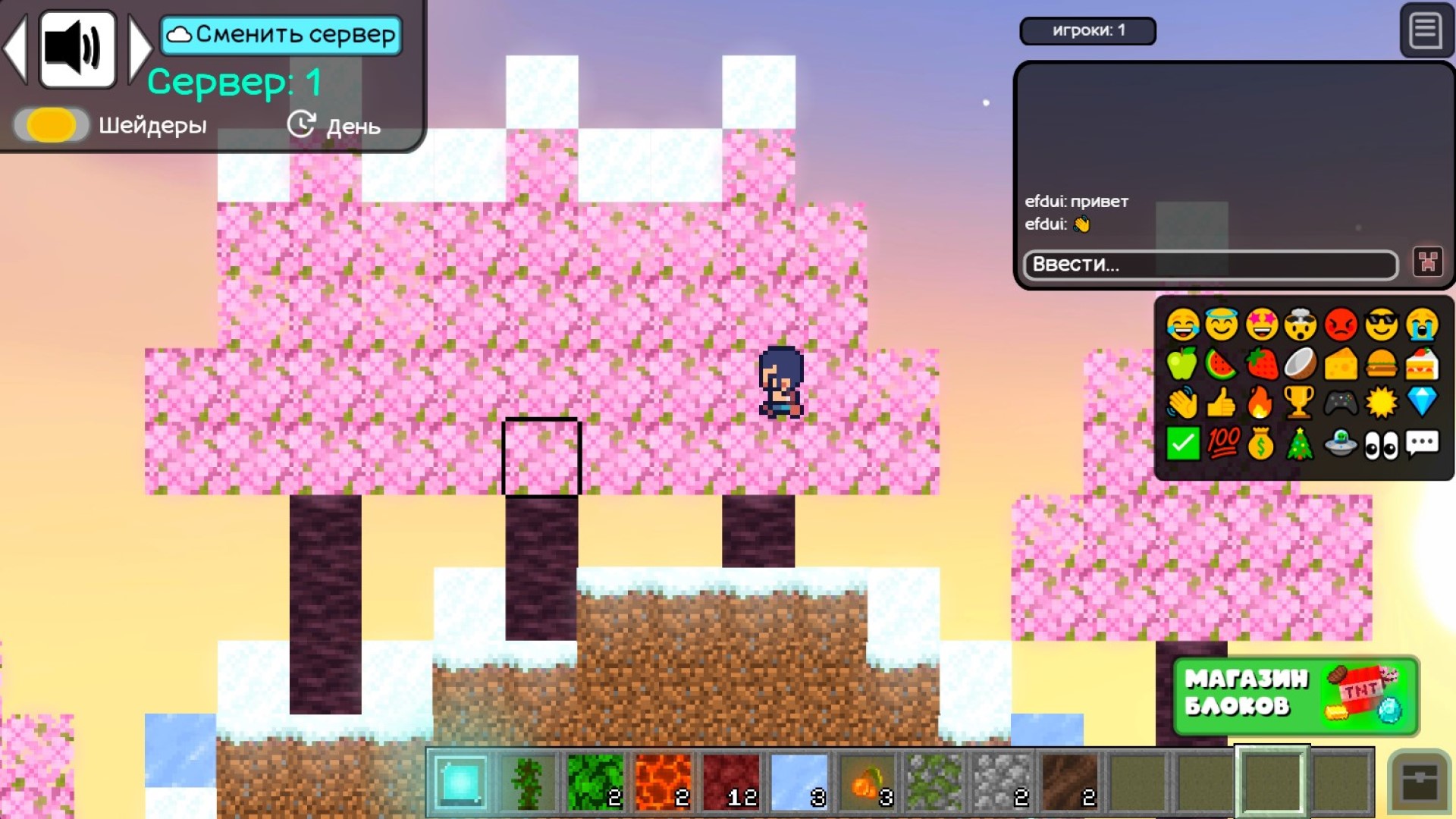Send the fire emoji in chat
The width and height of the screenshot is (1456, 819).
tap(1262, 400)
